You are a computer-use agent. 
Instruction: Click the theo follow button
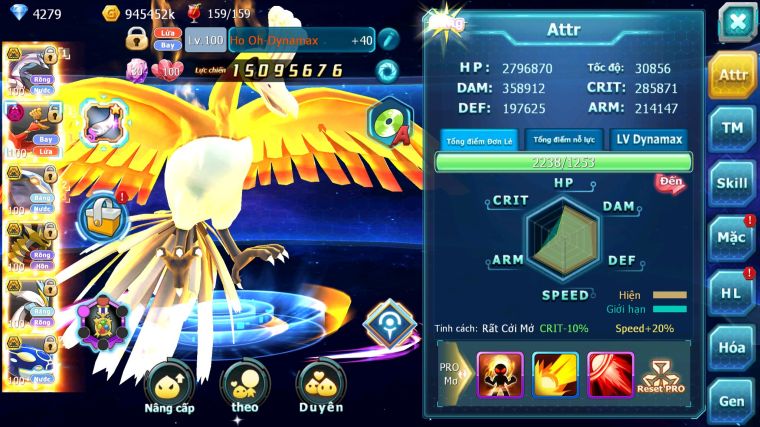pyautogui.click(x=244, y=387)
